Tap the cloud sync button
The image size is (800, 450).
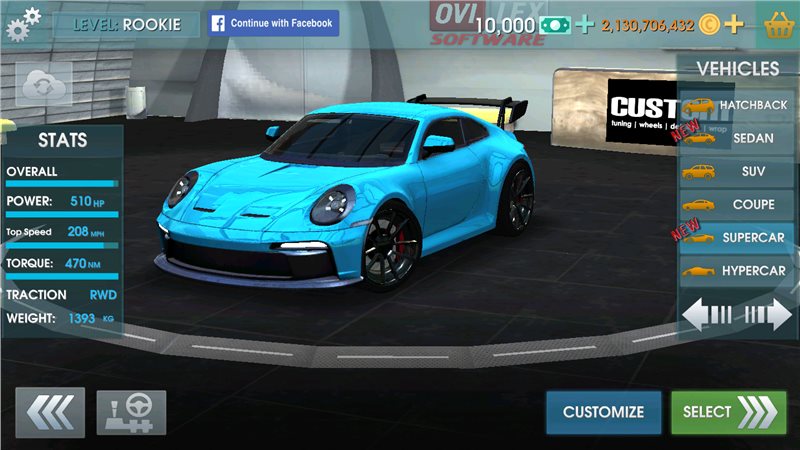coord(44,84)
